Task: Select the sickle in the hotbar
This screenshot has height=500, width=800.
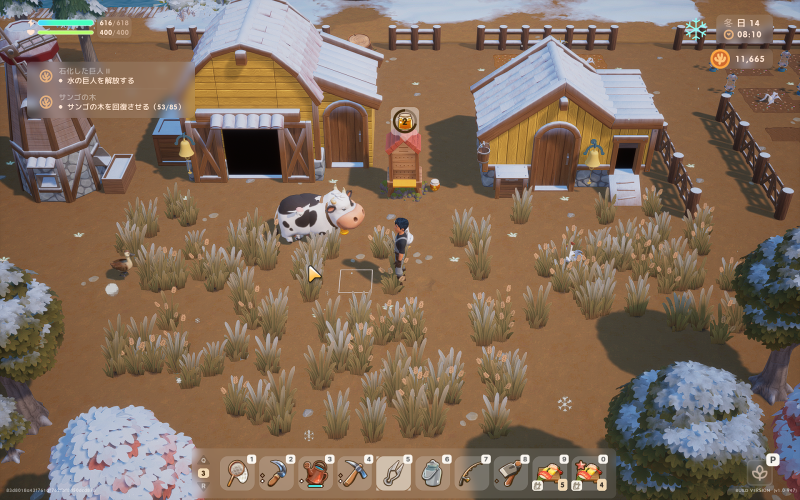Action: point(278,470)
